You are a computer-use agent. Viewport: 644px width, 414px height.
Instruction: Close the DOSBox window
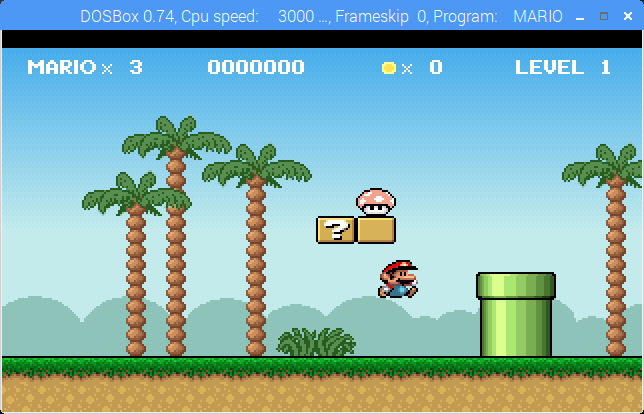627,16
